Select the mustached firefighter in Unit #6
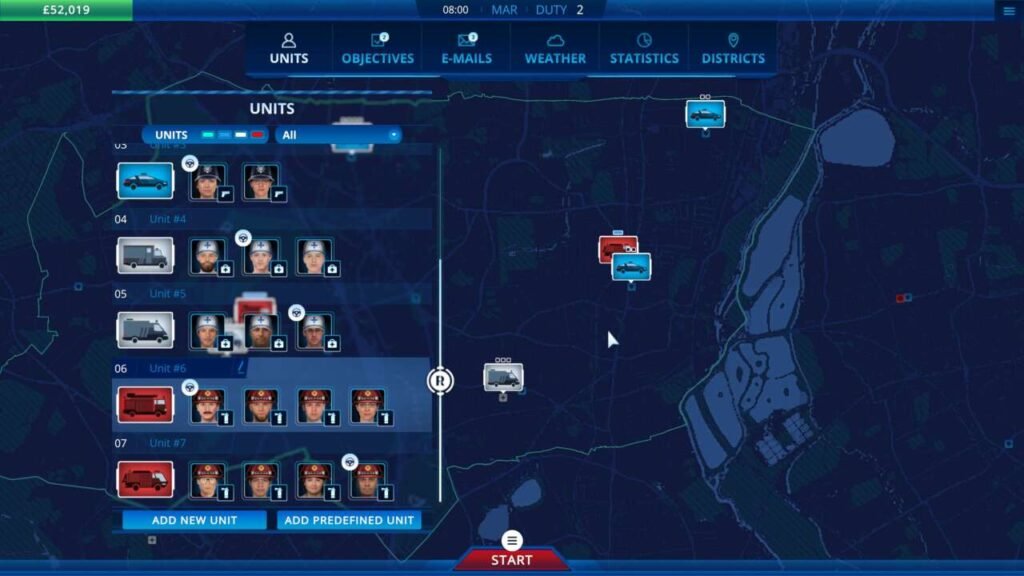Viewport: 1024px width, 576px height. (208, 405)
